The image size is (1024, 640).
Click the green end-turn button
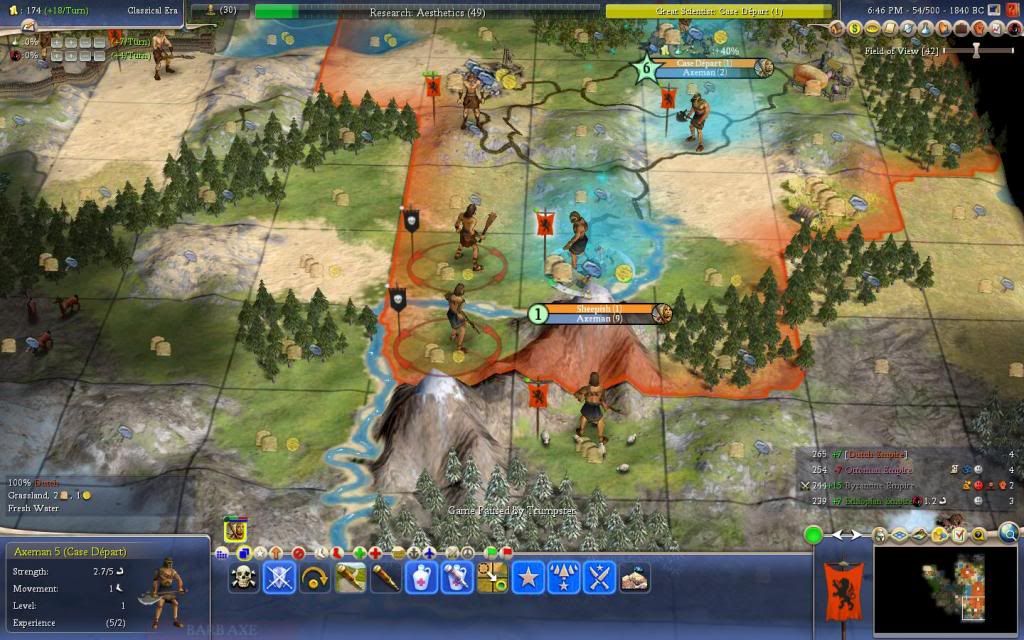click(814, 535)
